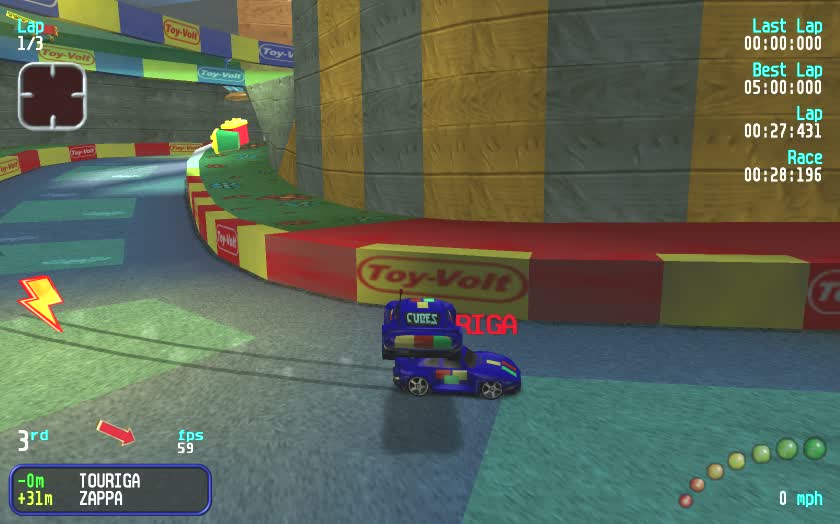Click the empty weapon pickup slot
The image size is (840, 524).
pyautogui.click(x=52, y=96)
